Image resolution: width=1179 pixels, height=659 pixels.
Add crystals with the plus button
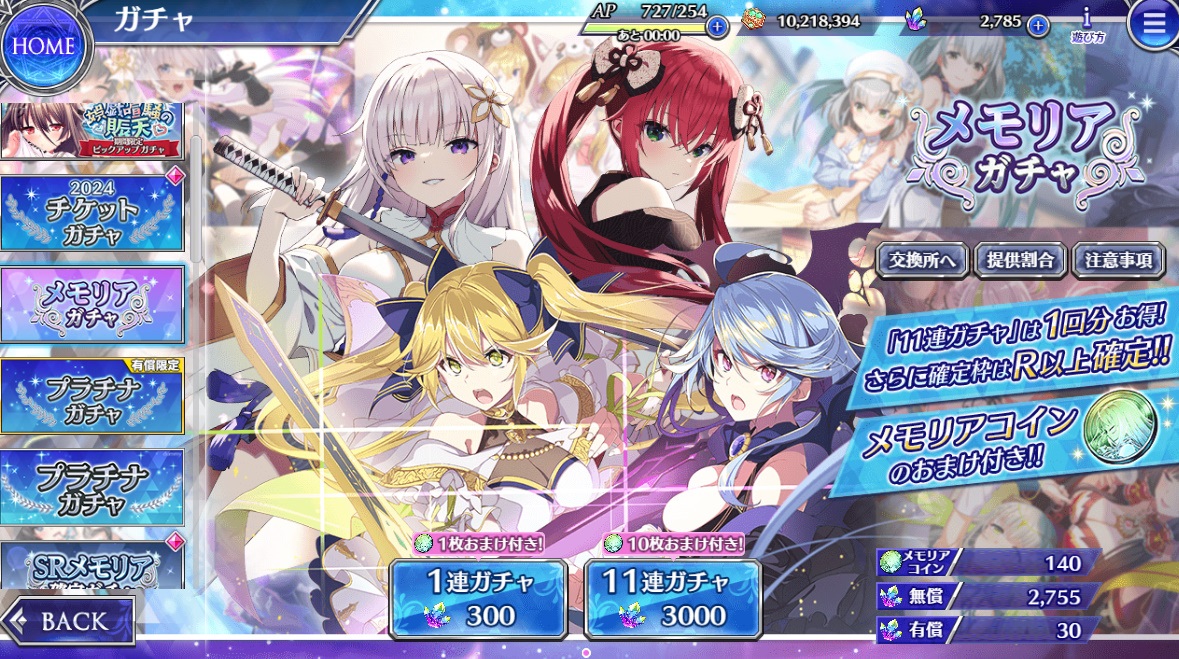pos(1038,25)
